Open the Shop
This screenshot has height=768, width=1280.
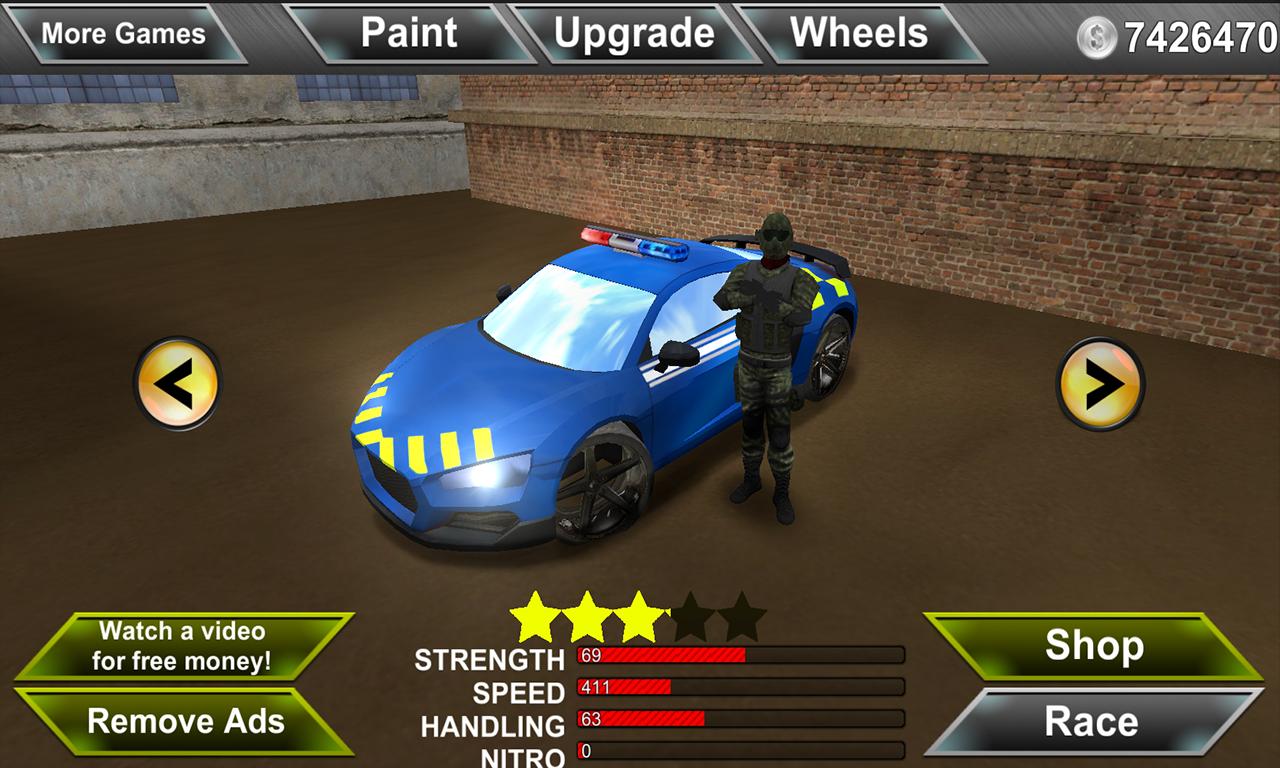click(x=1093, y=646)
